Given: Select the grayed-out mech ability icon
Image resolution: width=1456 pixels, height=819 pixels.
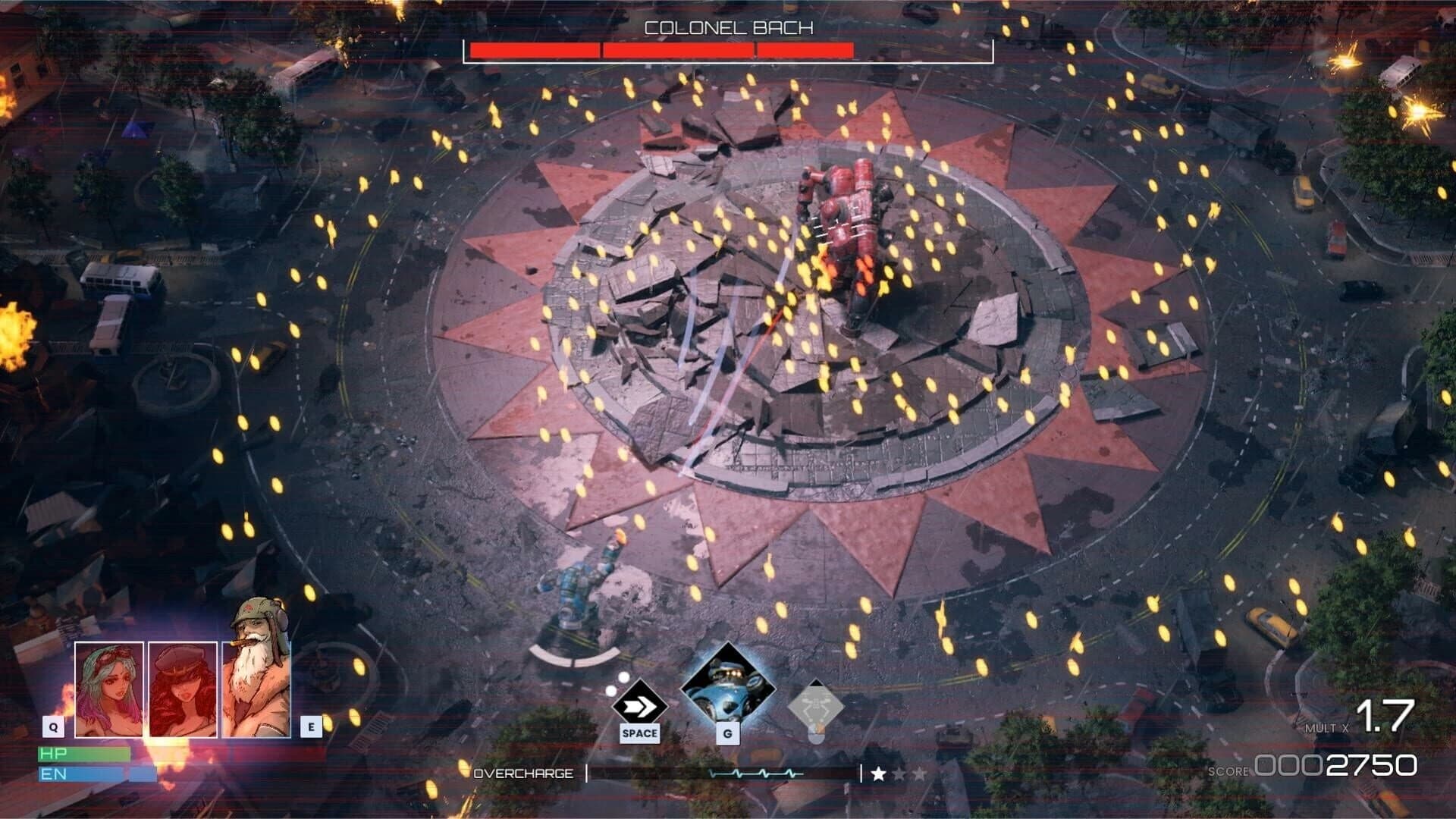Looking at the screenshot, I should [x=816, y=701].
